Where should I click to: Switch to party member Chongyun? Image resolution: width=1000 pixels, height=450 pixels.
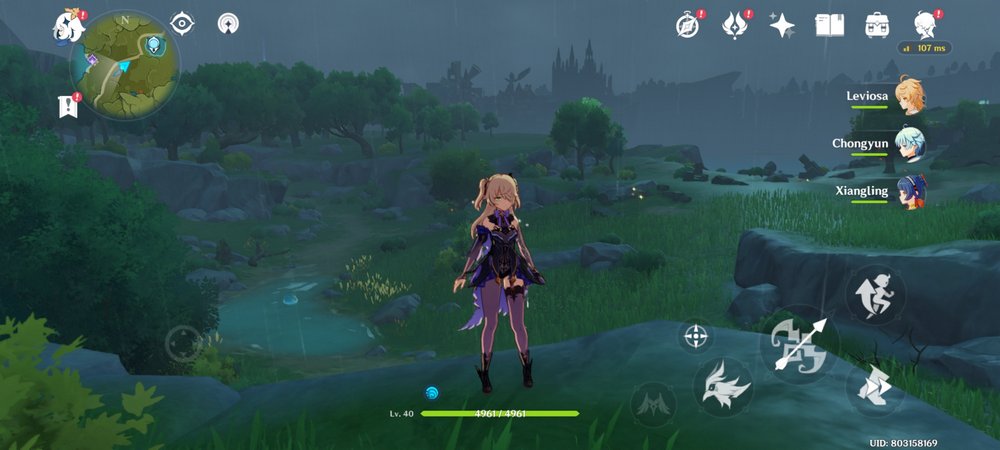pyautogui.click(x=908, y=142)
